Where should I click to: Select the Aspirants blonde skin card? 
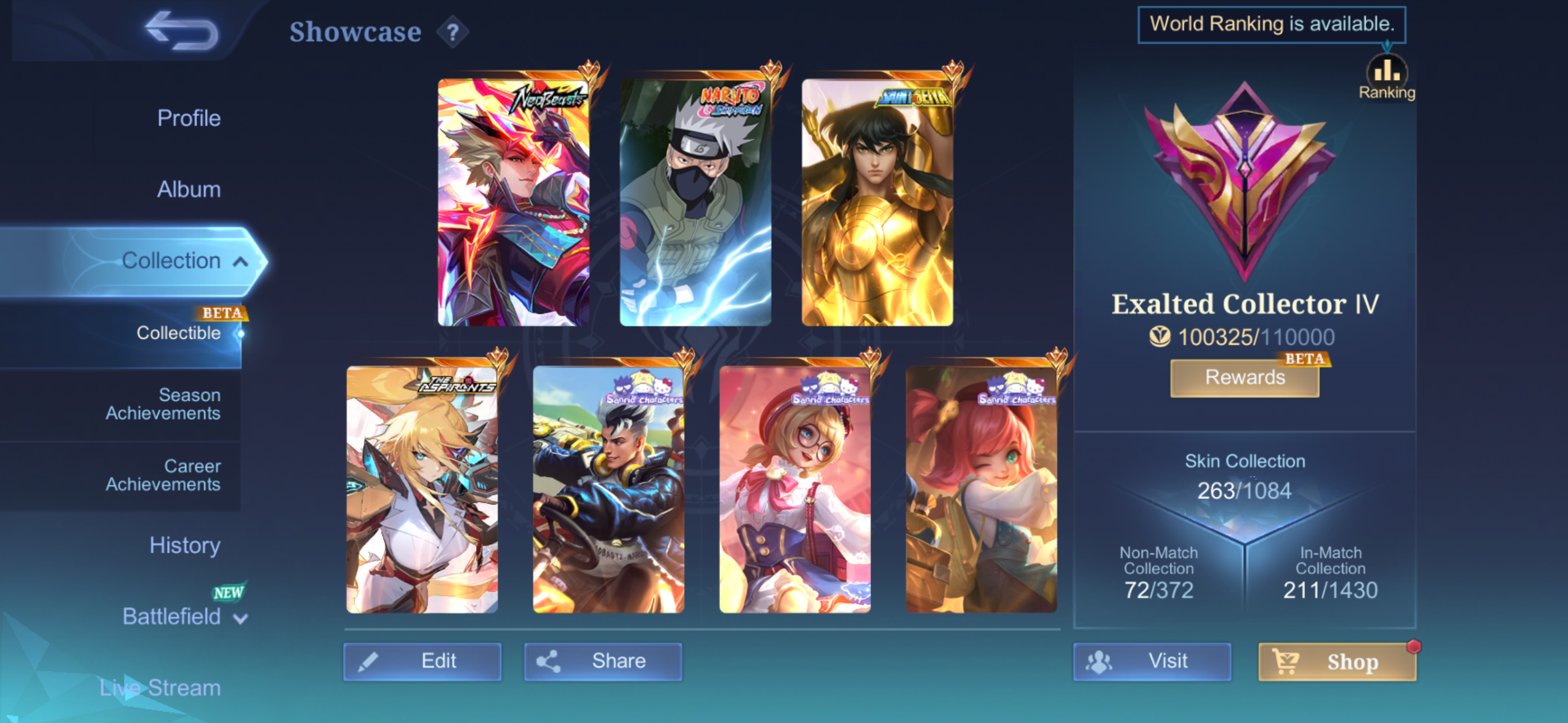pos(422,489)
